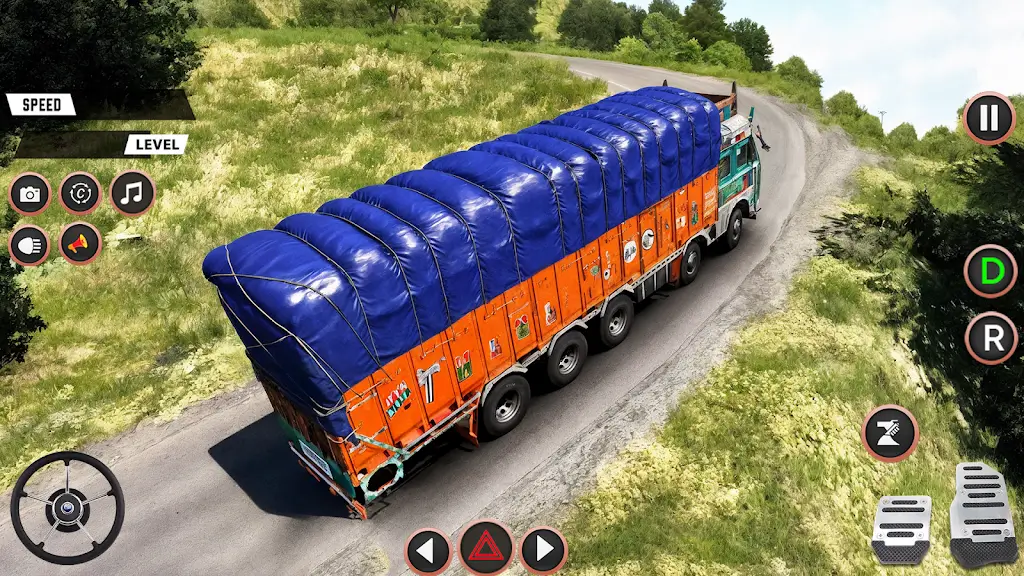The width and height of the screenshot is (1024, 576).
Task: Turn on the truck headlights
Action: (30, 244)
